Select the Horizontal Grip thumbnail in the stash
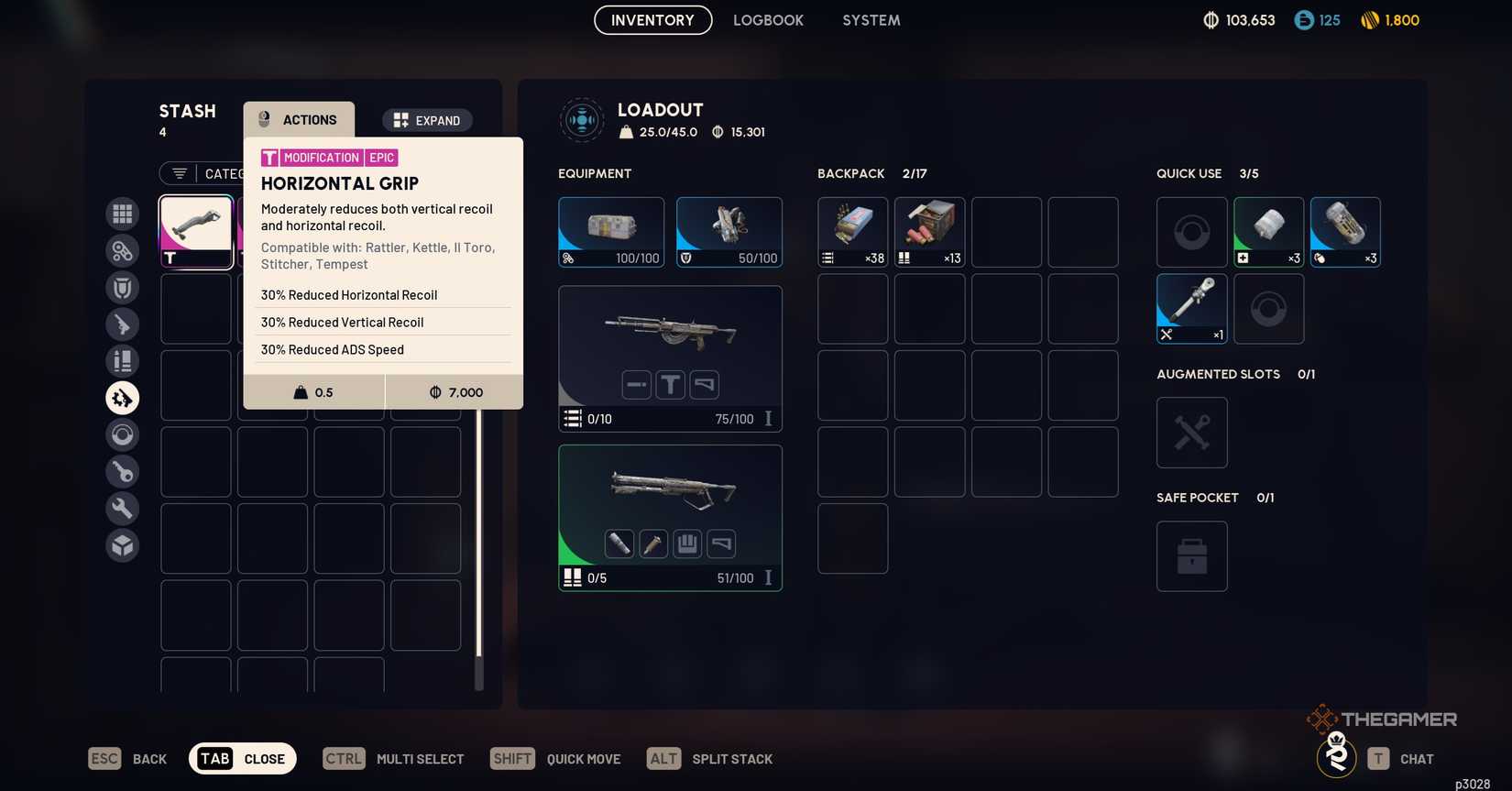Viewport: 1512px width, 791px height. click(195, 230)
